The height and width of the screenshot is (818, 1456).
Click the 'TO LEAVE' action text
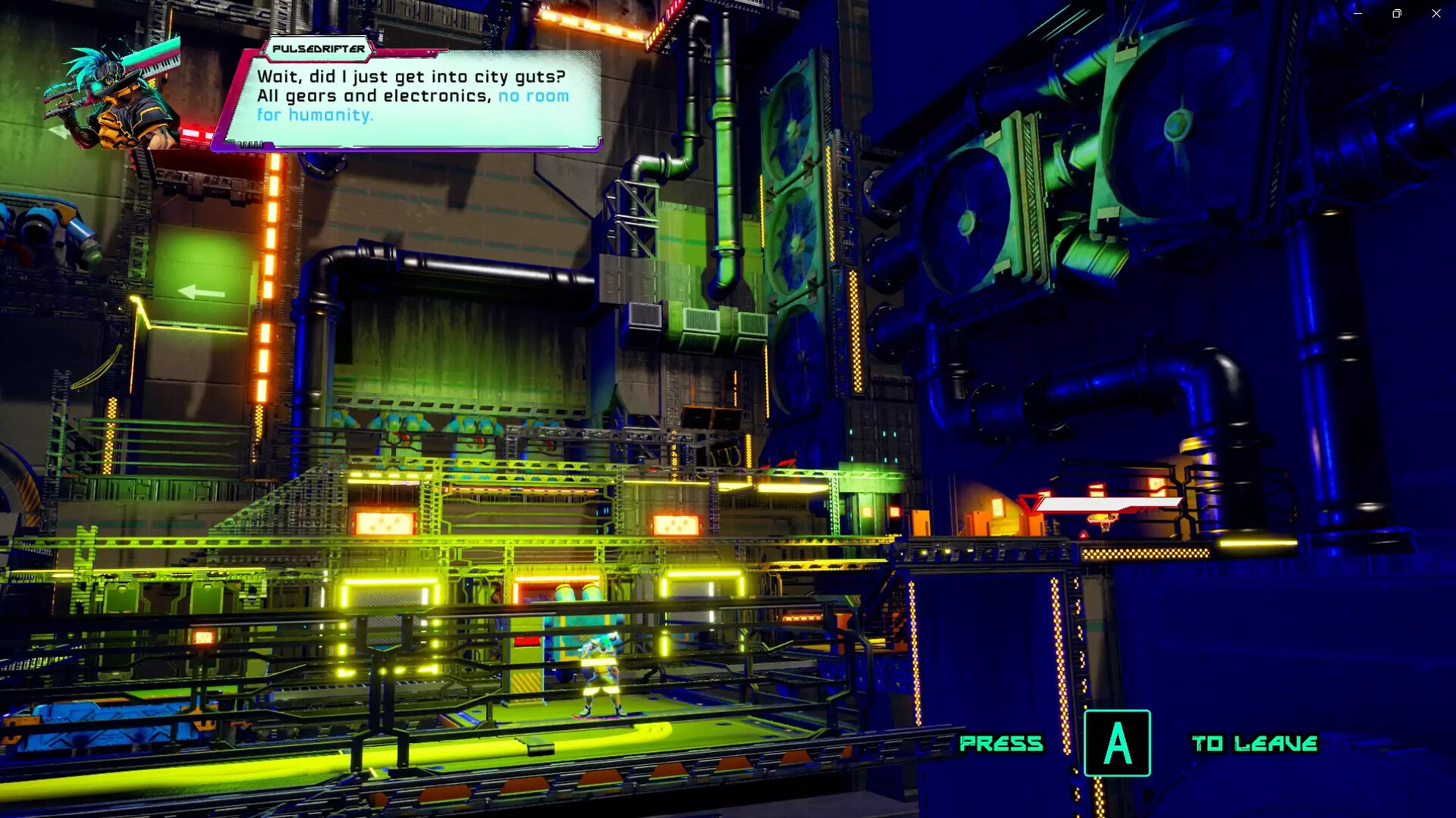pos(1256,744)
